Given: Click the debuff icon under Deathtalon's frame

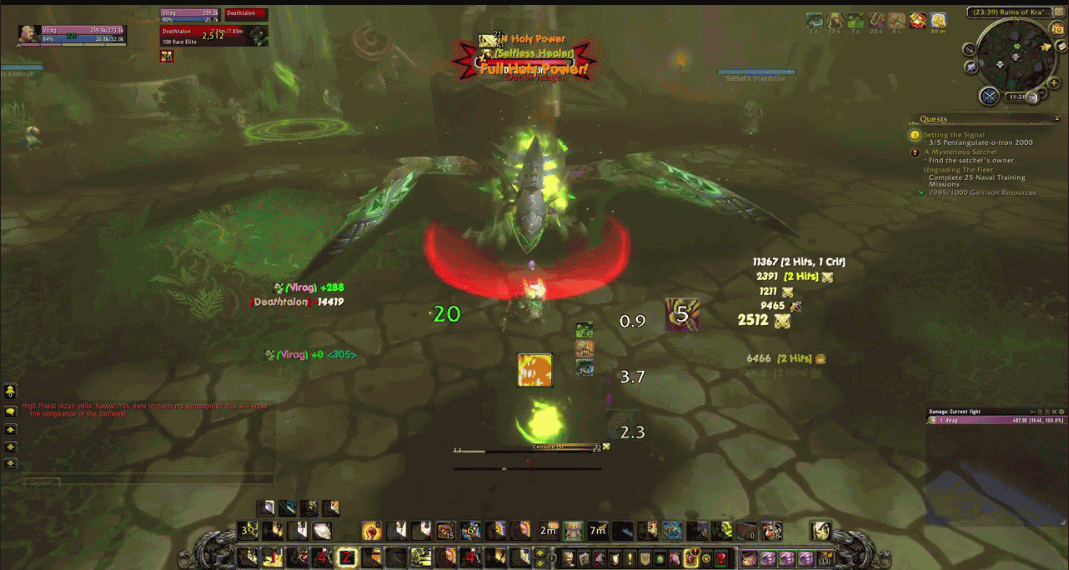Looking at the screenshot, I should point(167,56).
